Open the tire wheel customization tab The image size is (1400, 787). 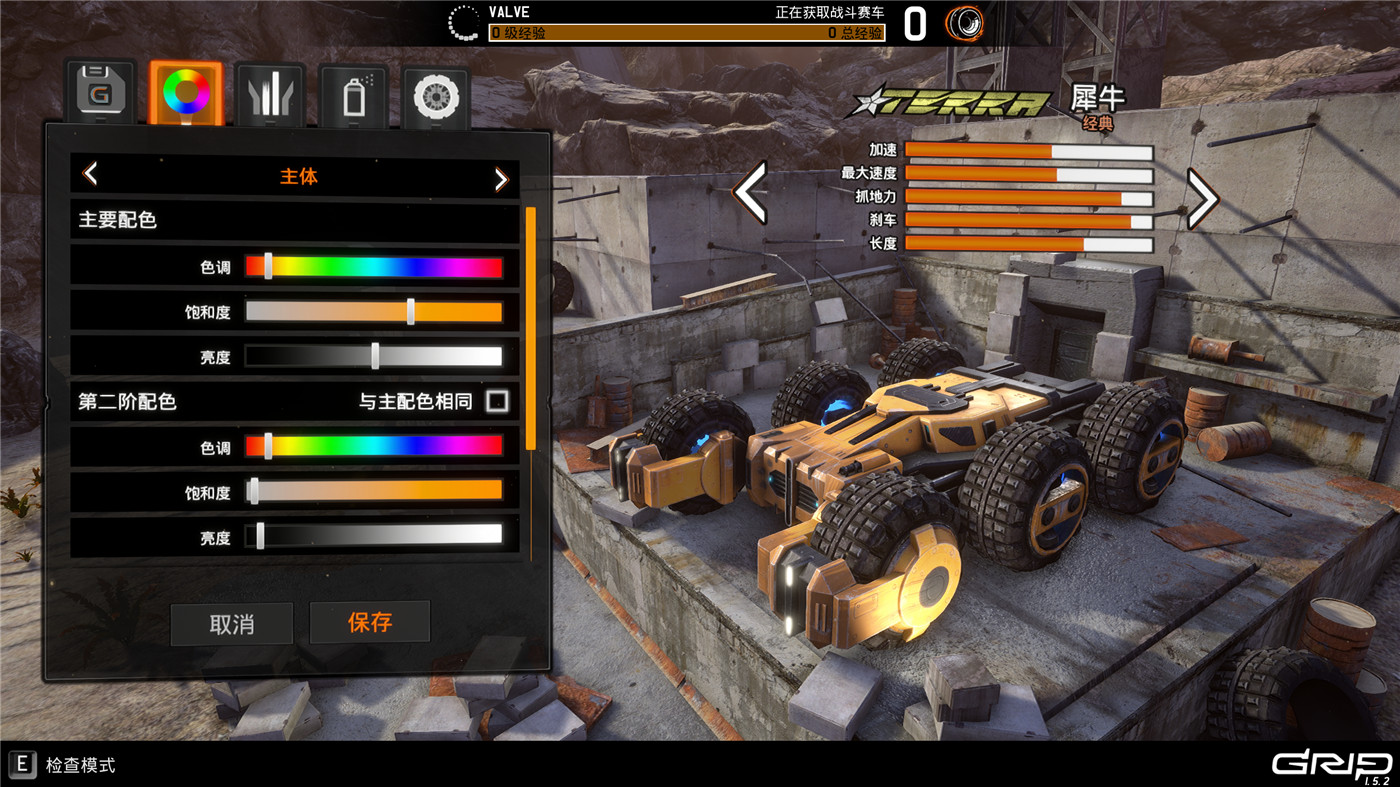point(435,97)
